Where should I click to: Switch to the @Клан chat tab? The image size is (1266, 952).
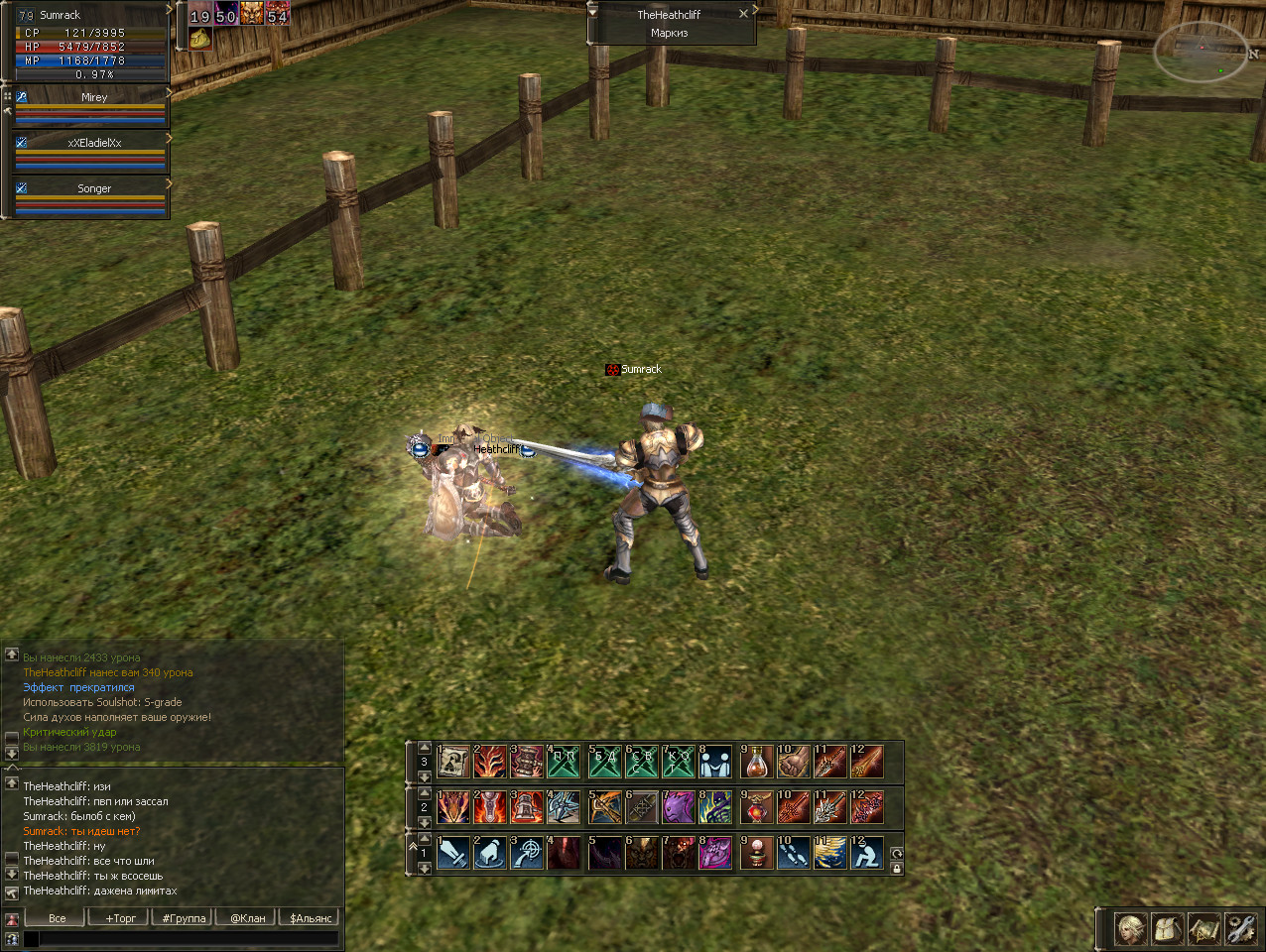pyautogui.click(x=247, y=918)
